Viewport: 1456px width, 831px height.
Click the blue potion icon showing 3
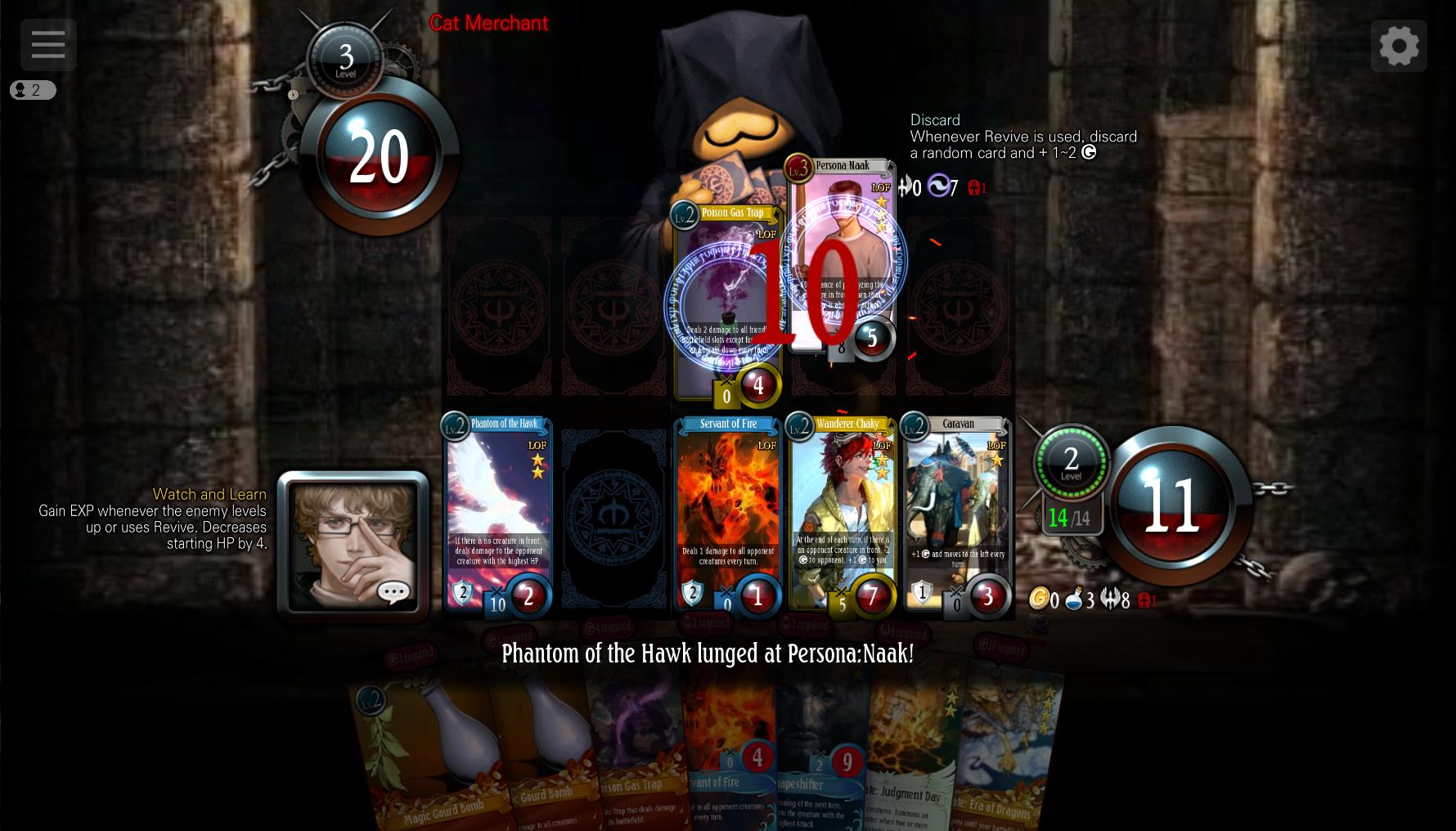coord(1072,600)
